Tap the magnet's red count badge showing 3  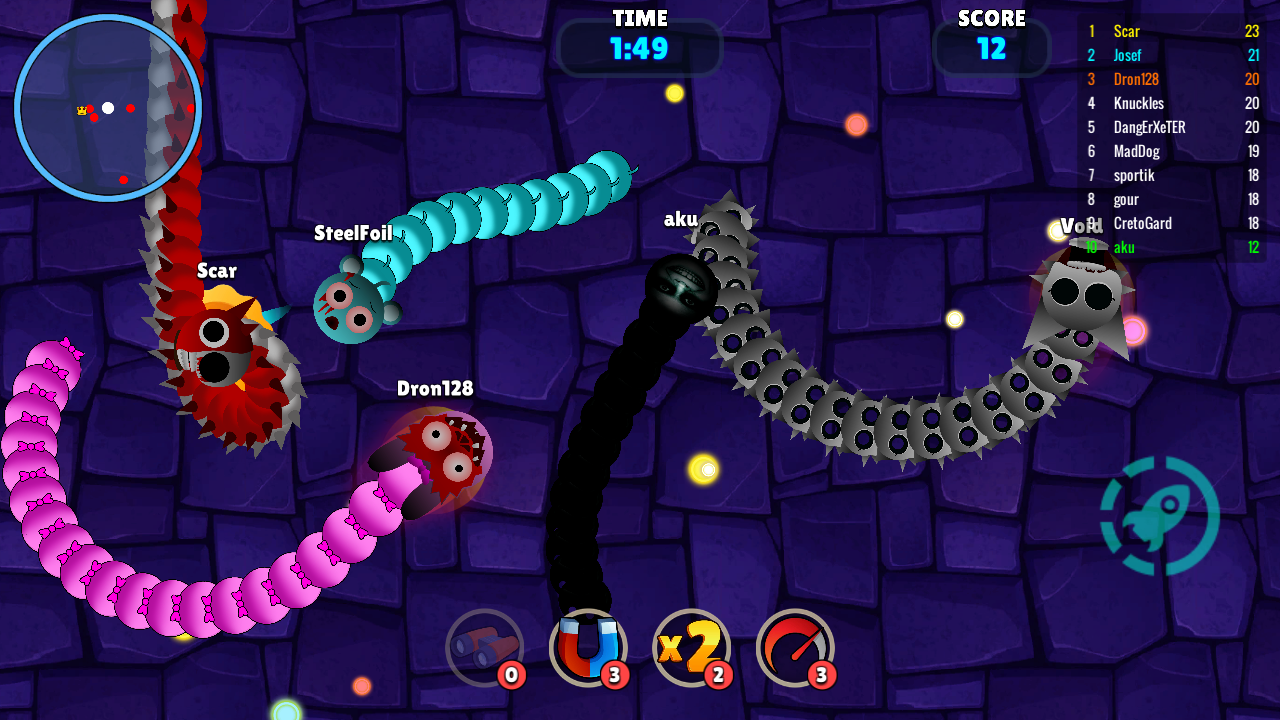615,675
